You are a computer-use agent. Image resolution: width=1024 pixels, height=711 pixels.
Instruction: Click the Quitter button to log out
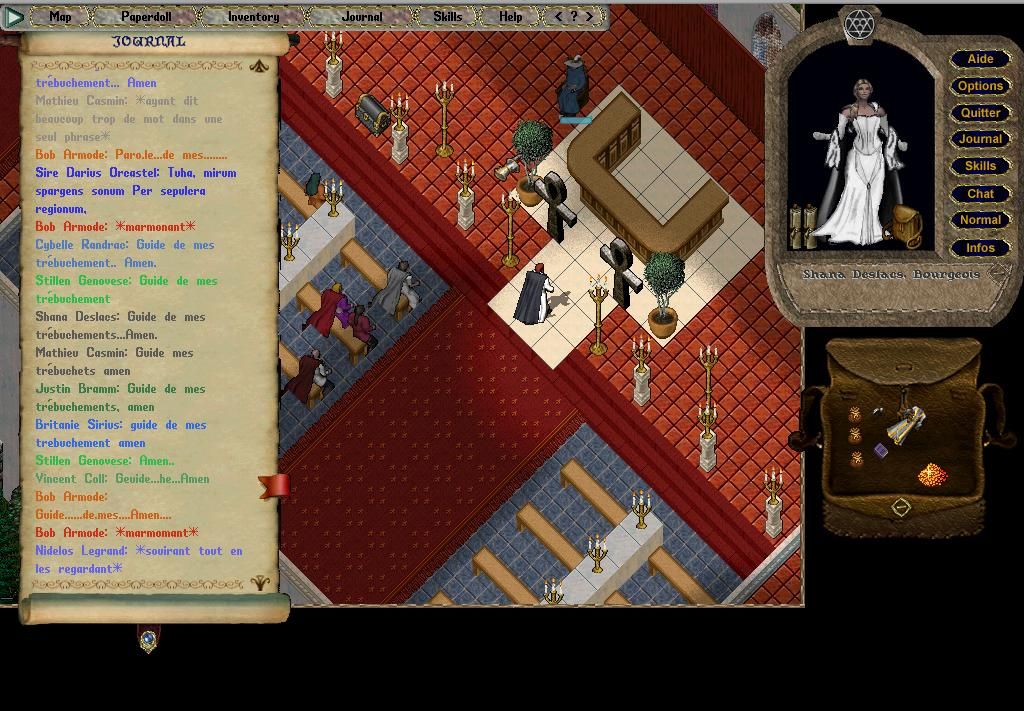pyautogui.click(x=980, y=113)
